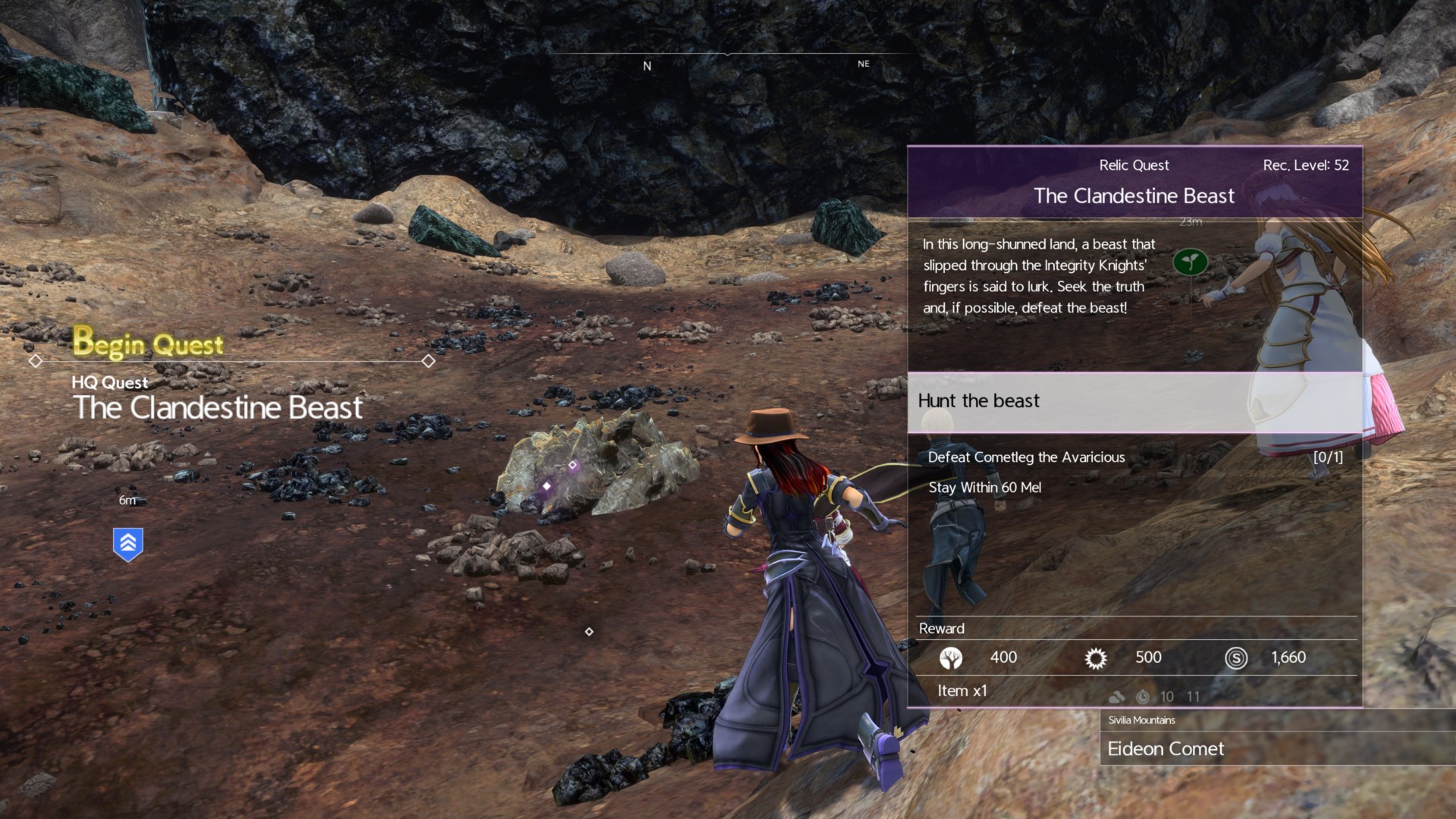Select the "Hunt the beast" objective row
The image size is (1456, 819).
tap(1134, 401)
